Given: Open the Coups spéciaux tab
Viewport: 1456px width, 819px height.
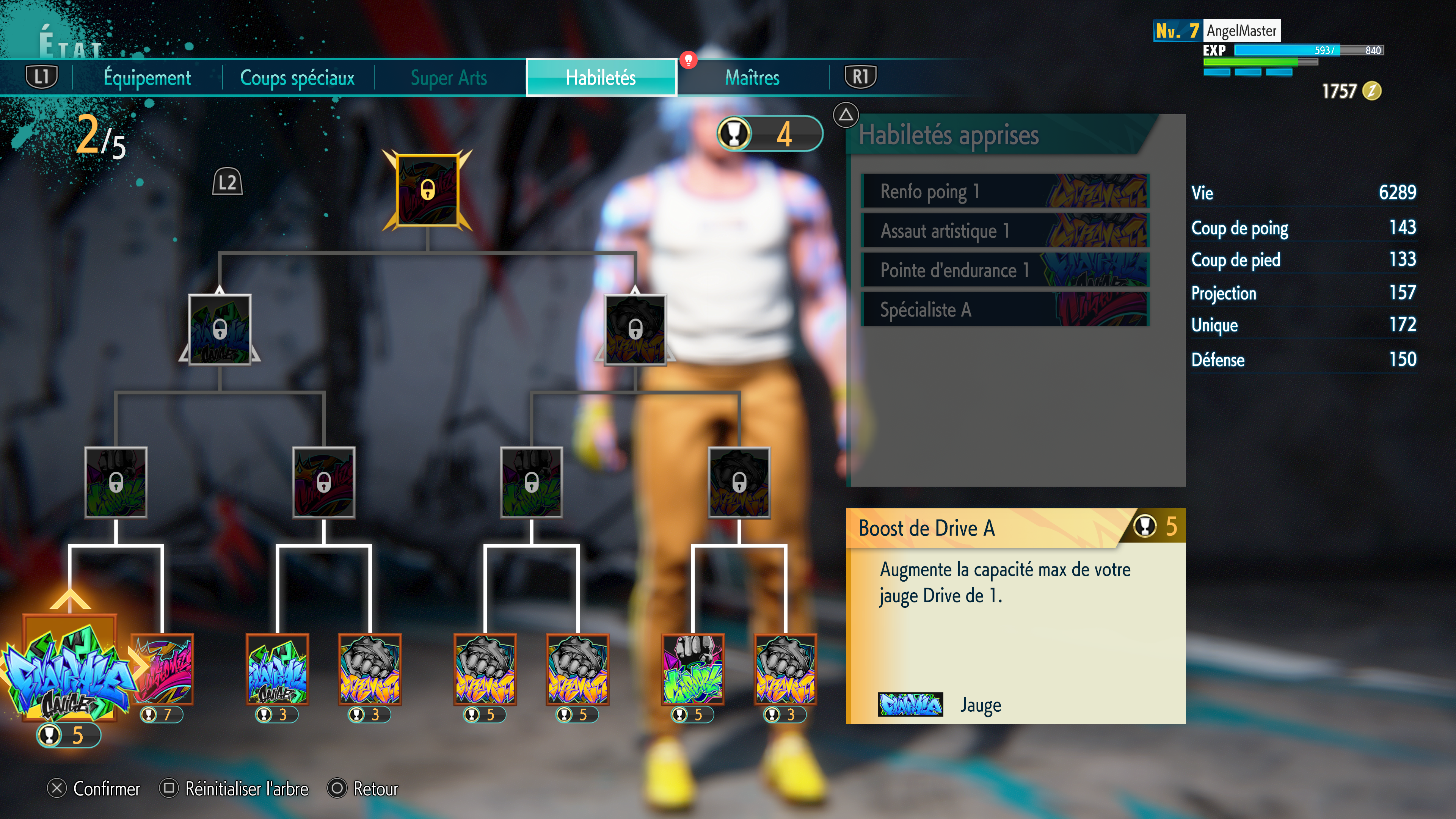Looking at the screenshot, I should pos(297,78).
